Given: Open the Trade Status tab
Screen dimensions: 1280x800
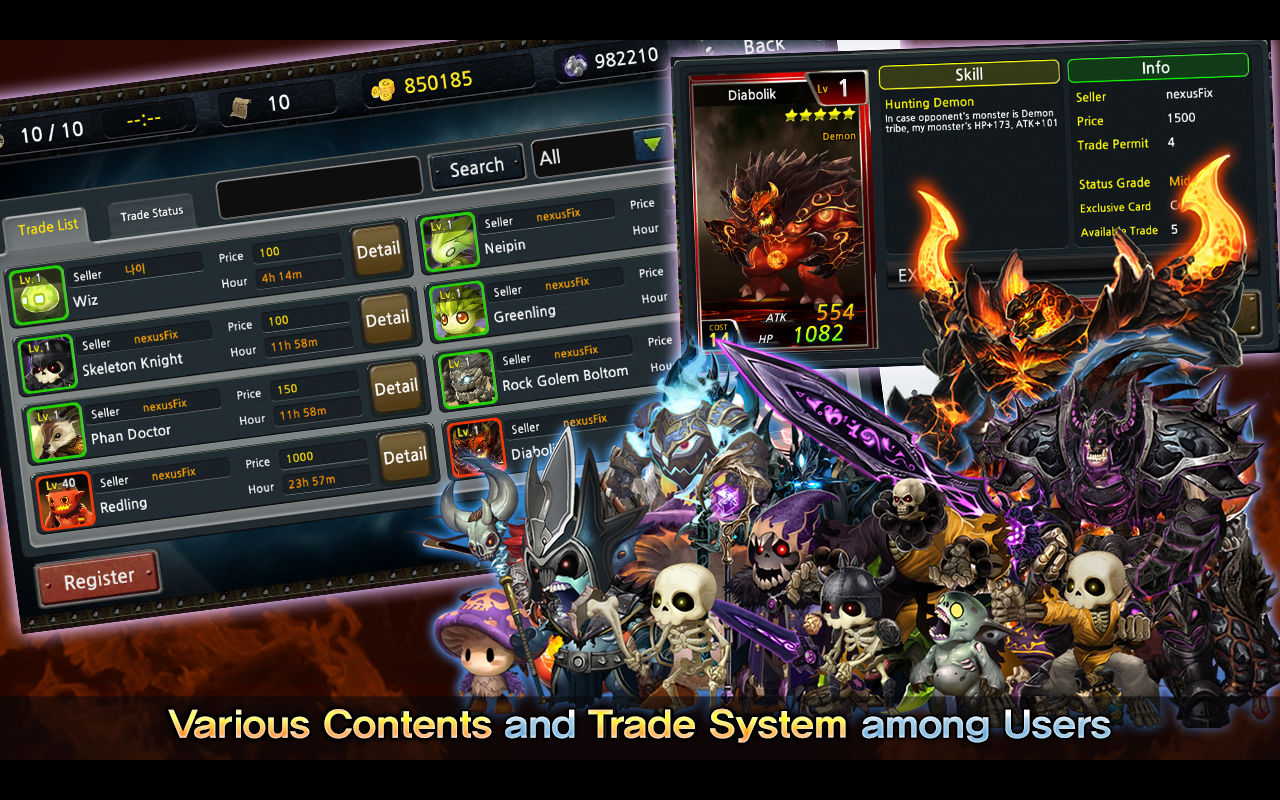Looking at the screenshot, I should pos(152,212).
